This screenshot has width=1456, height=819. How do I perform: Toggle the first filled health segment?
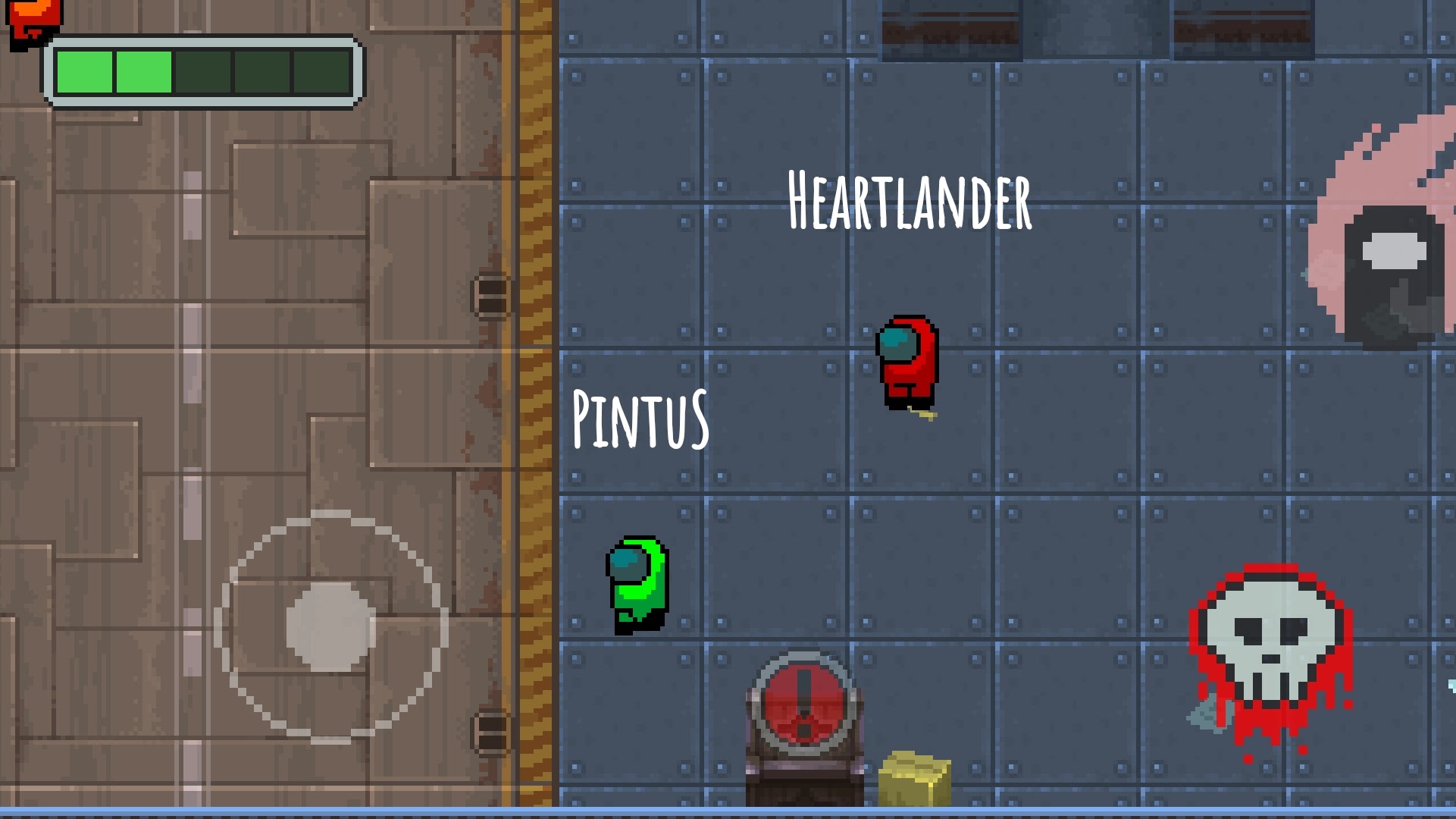(x=83, y=72)
